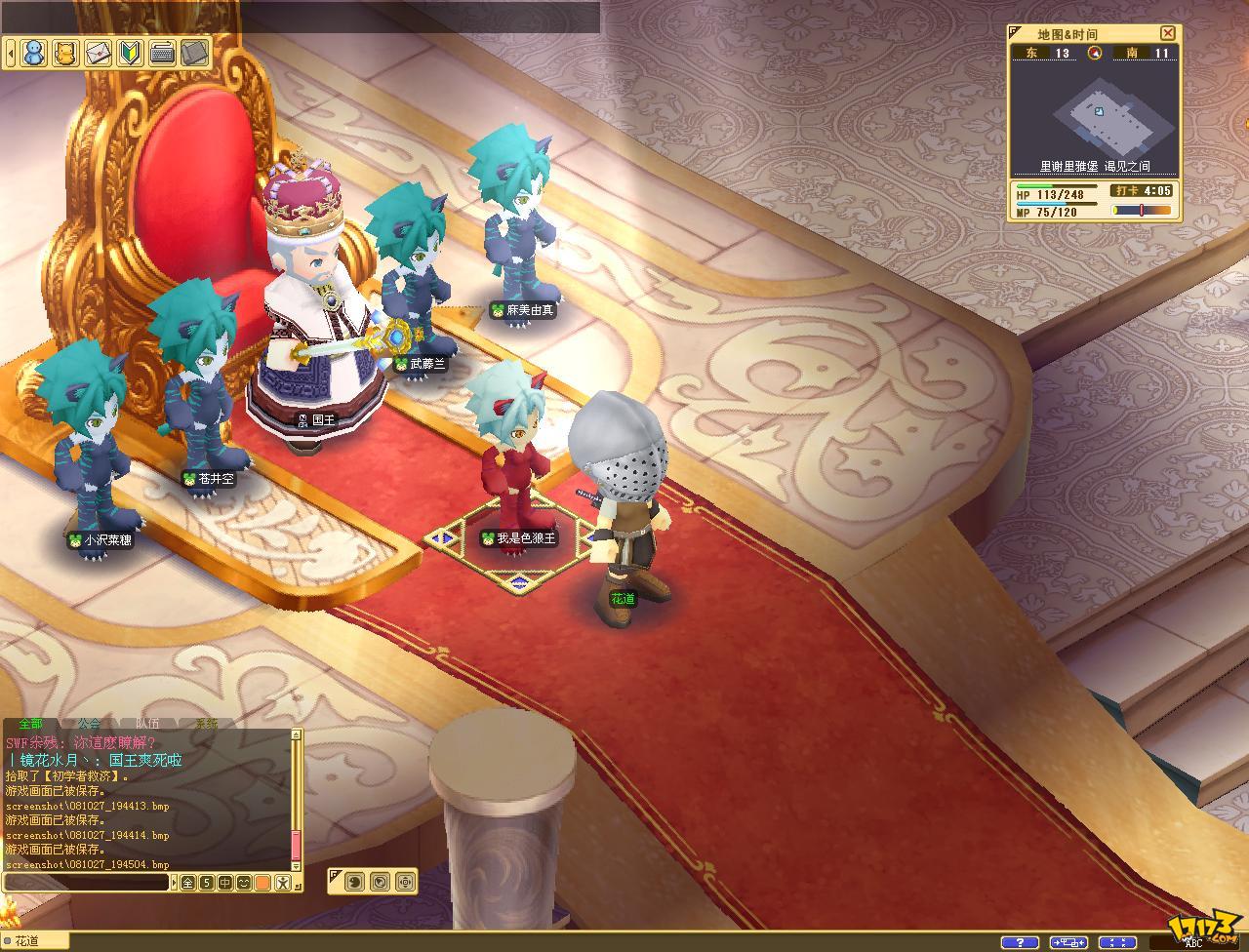Click the 全 chat channel button

(188, 883)
